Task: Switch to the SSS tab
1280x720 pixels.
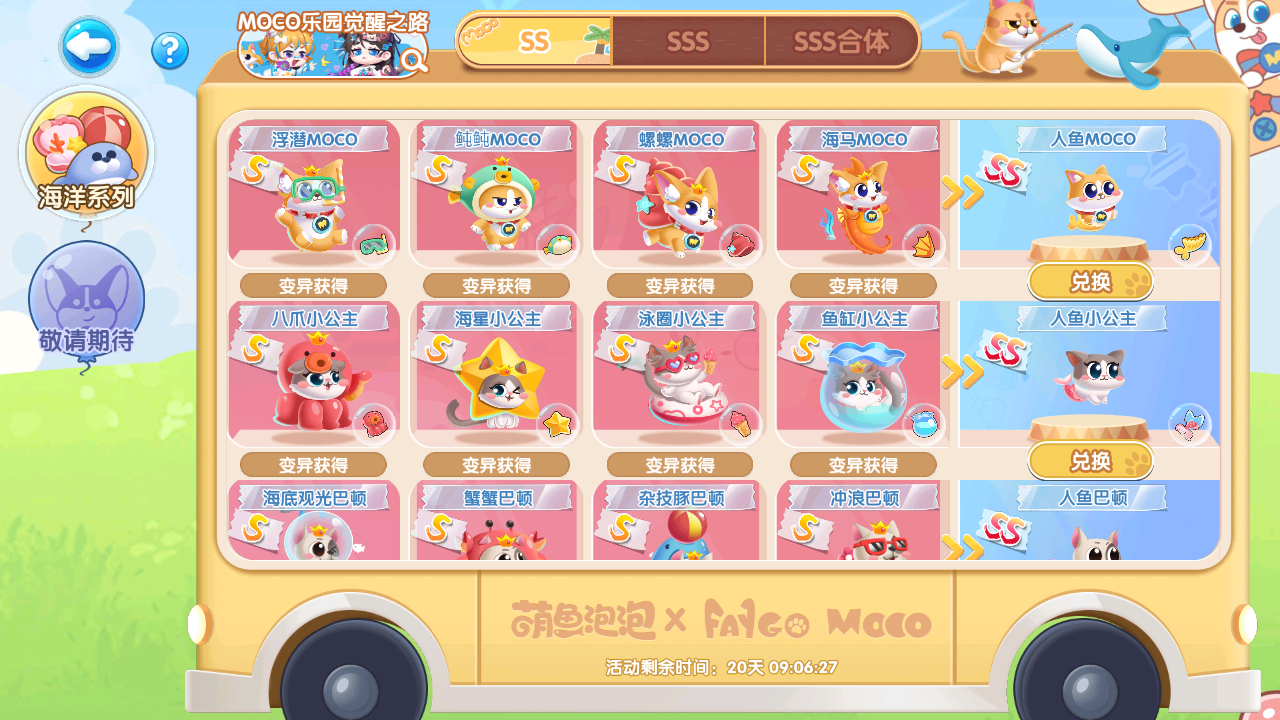Action: point(688,42)
